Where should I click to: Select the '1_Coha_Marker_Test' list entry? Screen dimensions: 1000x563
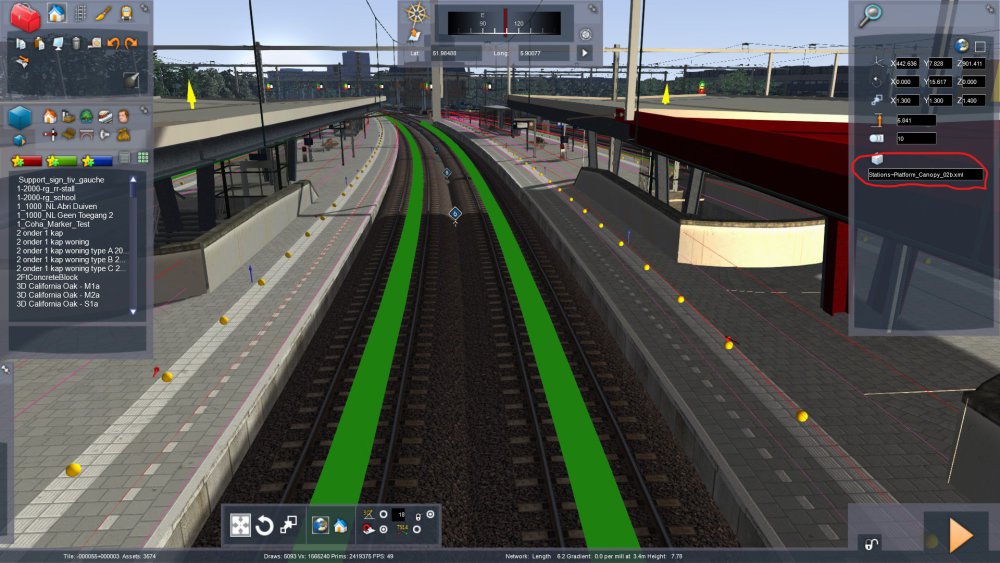click(57, 223)
